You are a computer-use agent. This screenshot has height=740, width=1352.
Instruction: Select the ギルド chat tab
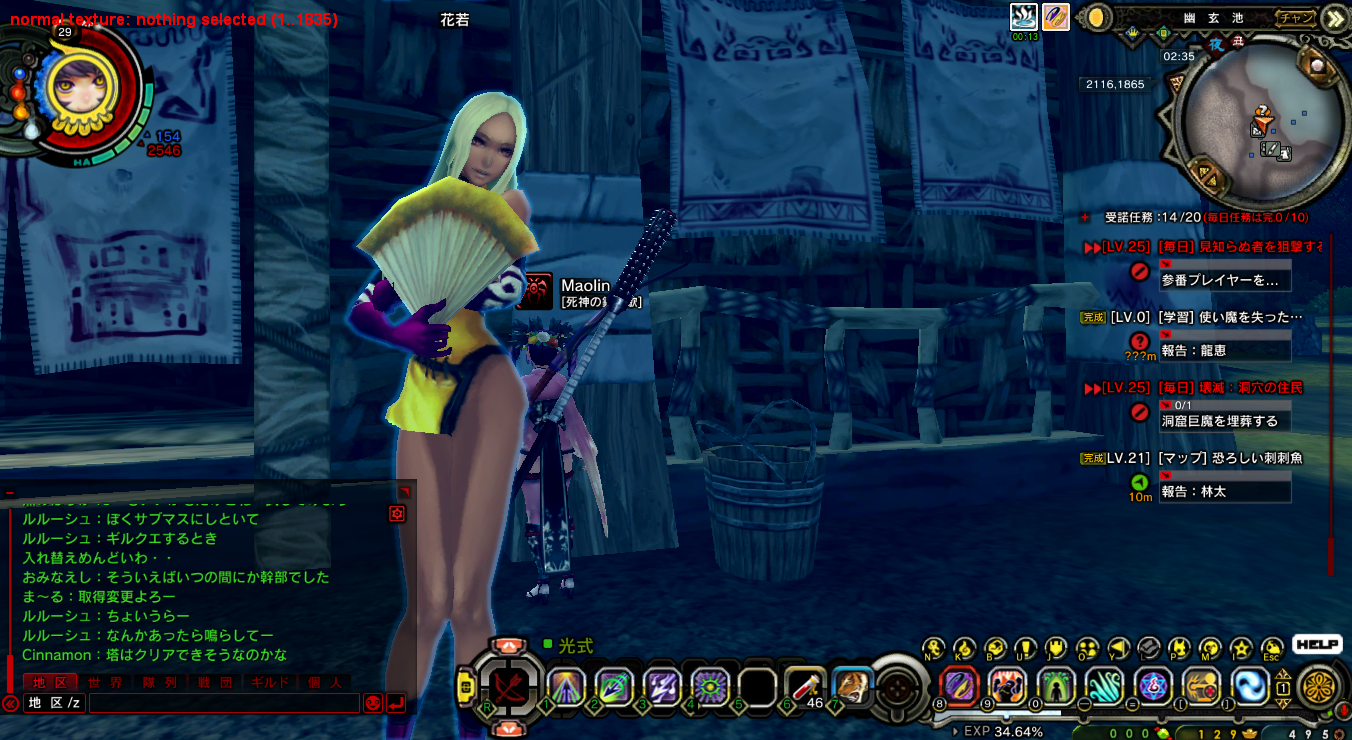269,682
